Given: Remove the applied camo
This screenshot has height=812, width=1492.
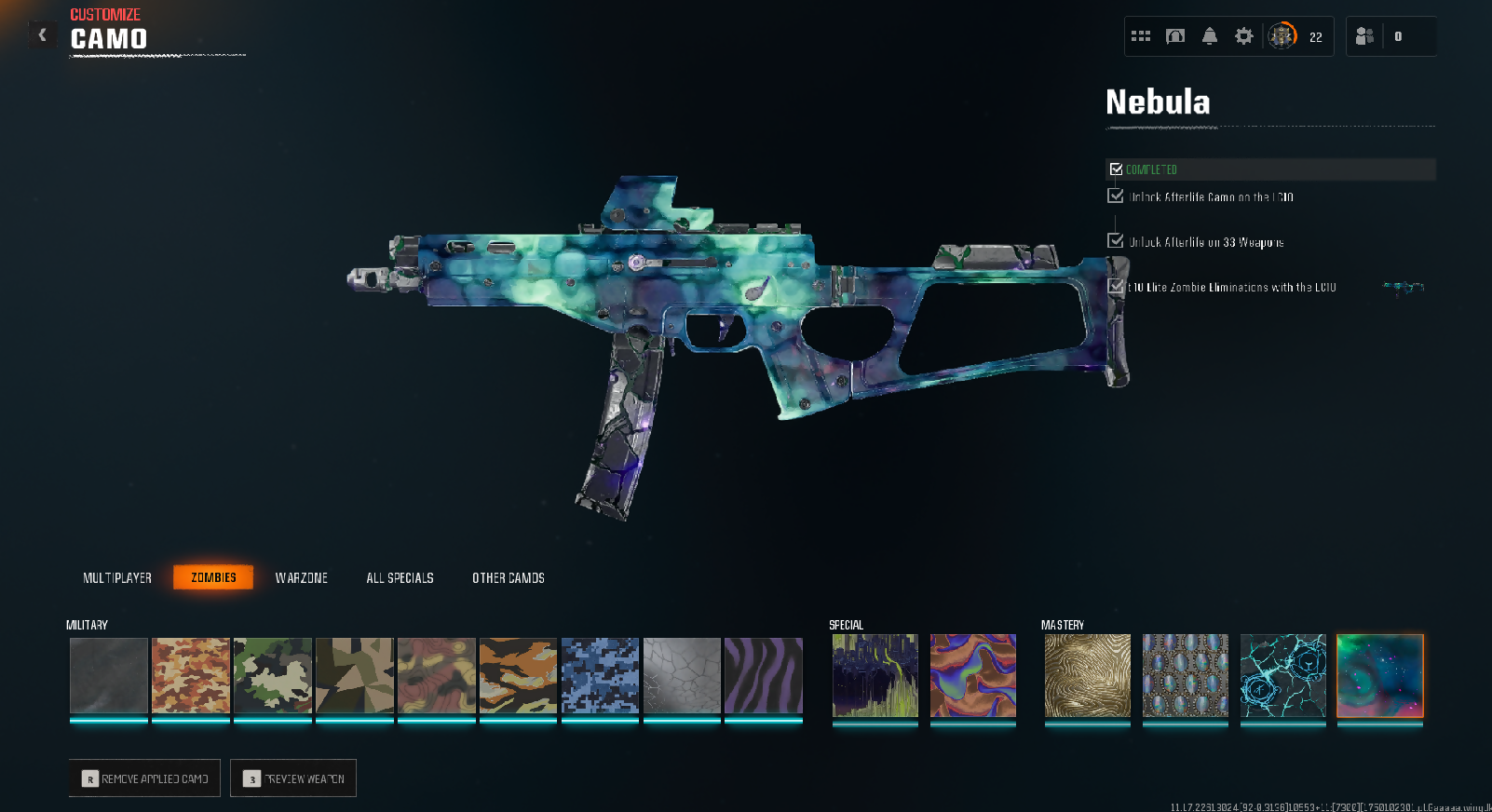Looking at the screenshot, I should coord(144,778).
